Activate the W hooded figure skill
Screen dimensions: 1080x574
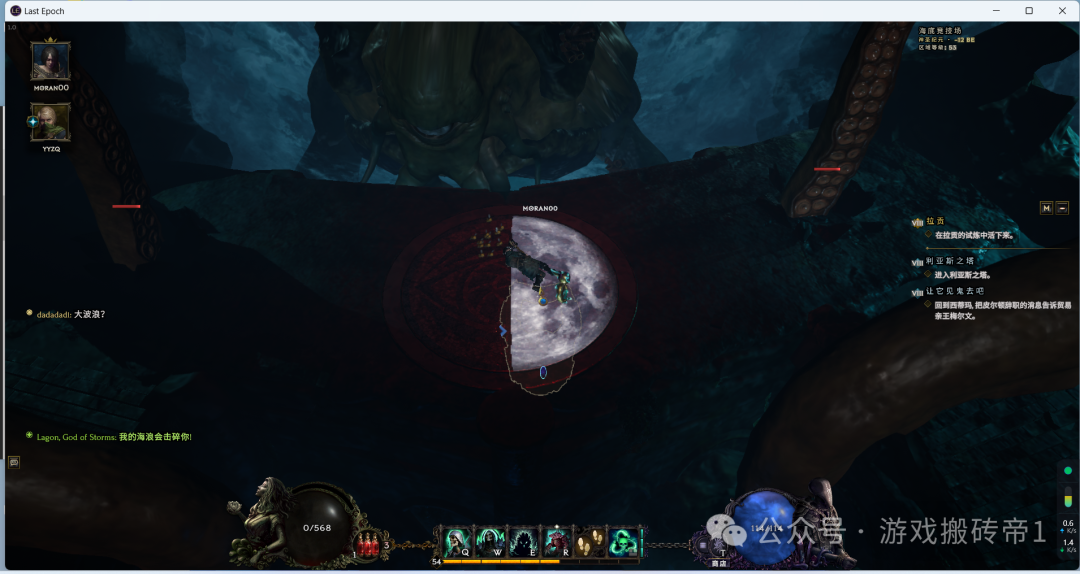pyautogui.click(x=491, y=543)
